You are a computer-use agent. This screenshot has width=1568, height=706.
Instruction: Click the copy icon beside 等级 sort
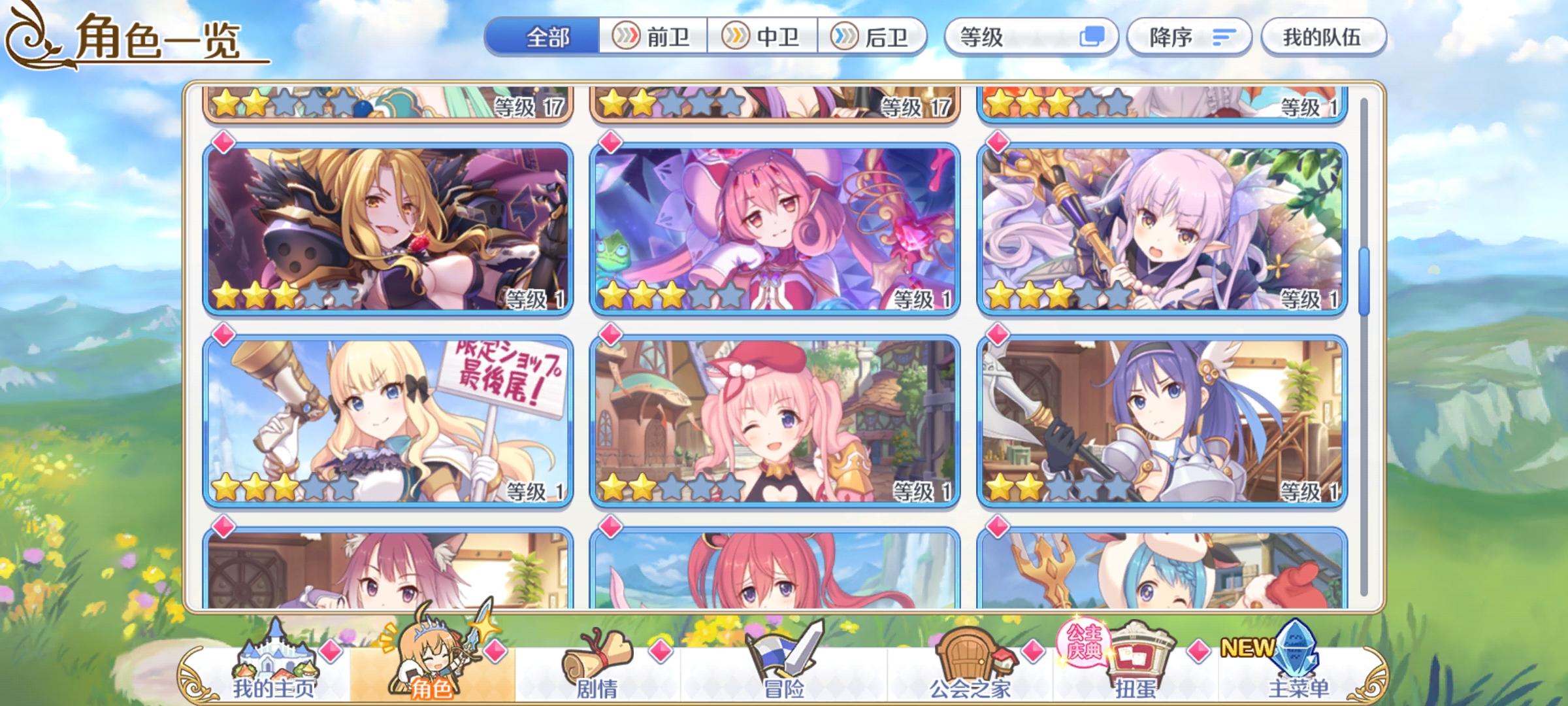click(x=1094, y=37)
